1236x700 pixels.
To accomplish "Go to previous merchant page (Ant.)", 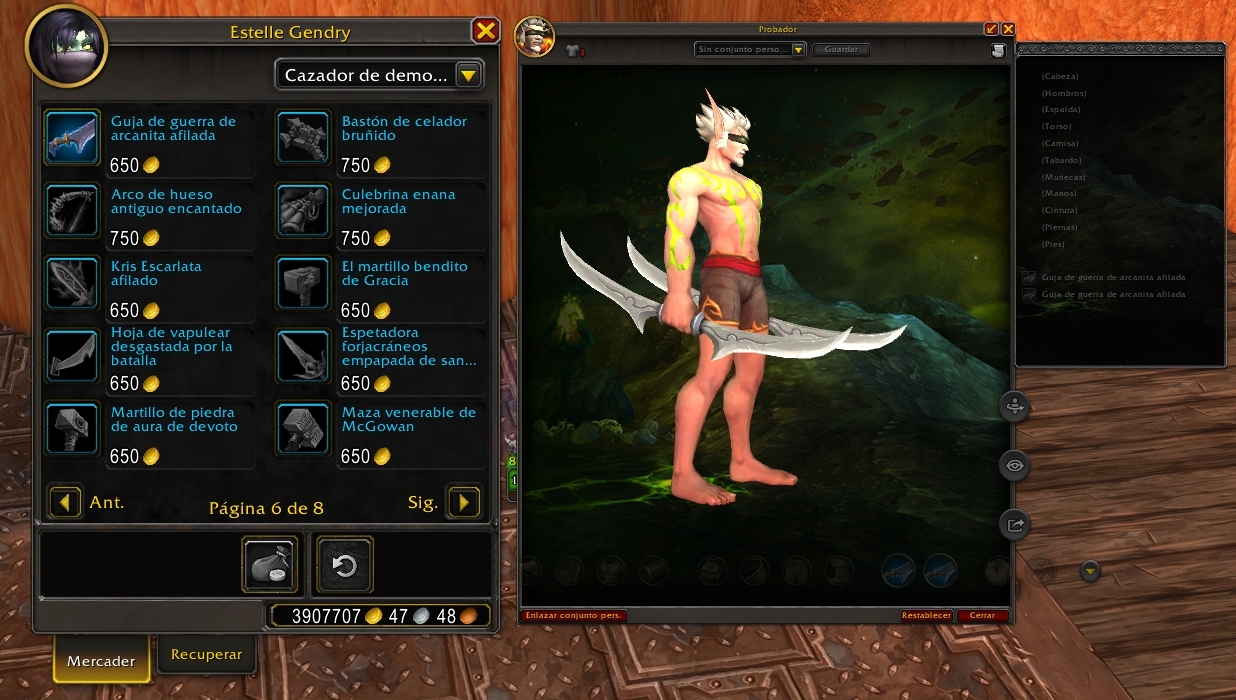I will point(65,502).
